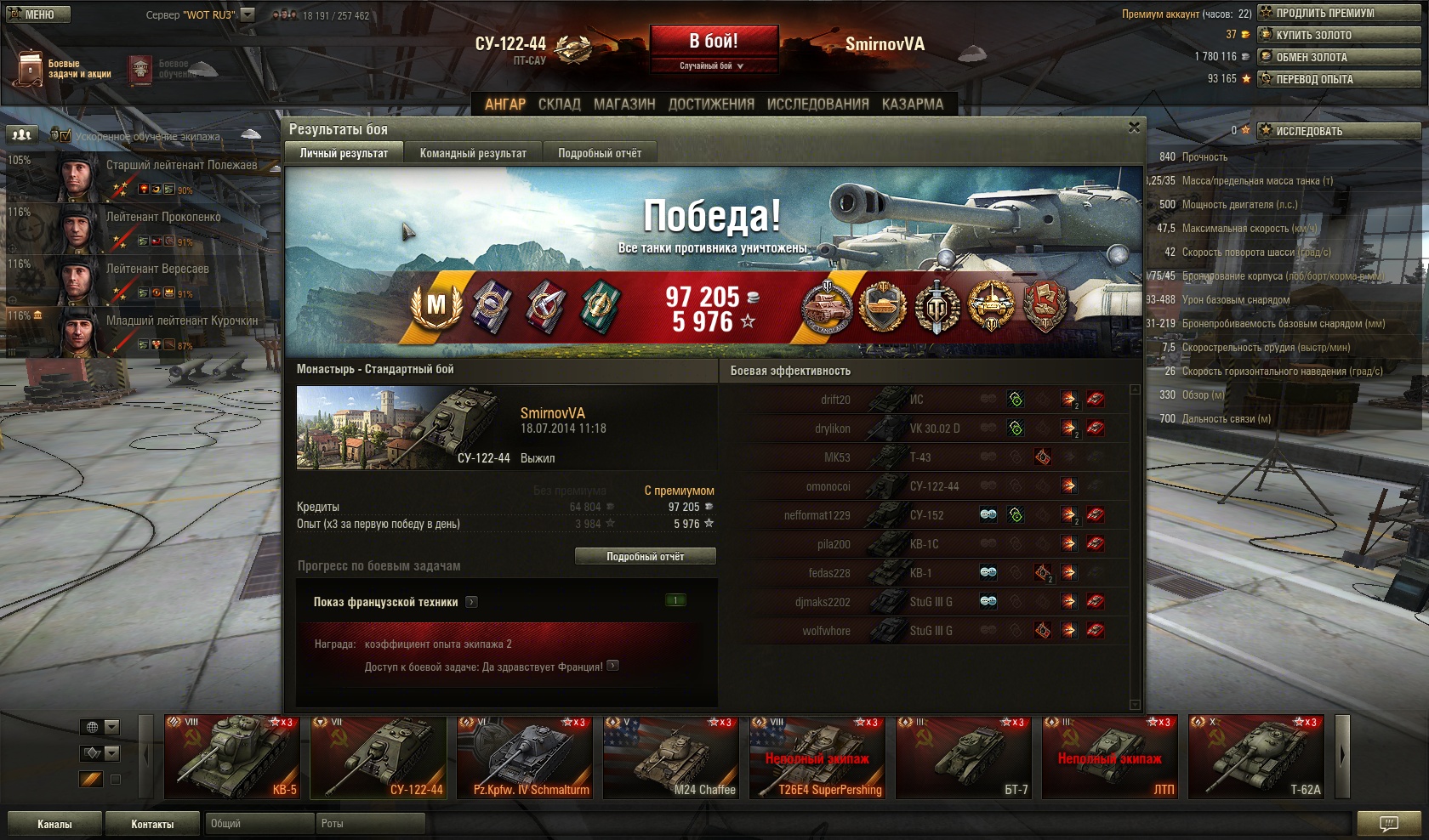Open the random battle type dropdown
The height and width of the screenshot is (840, 1429).
713,65
